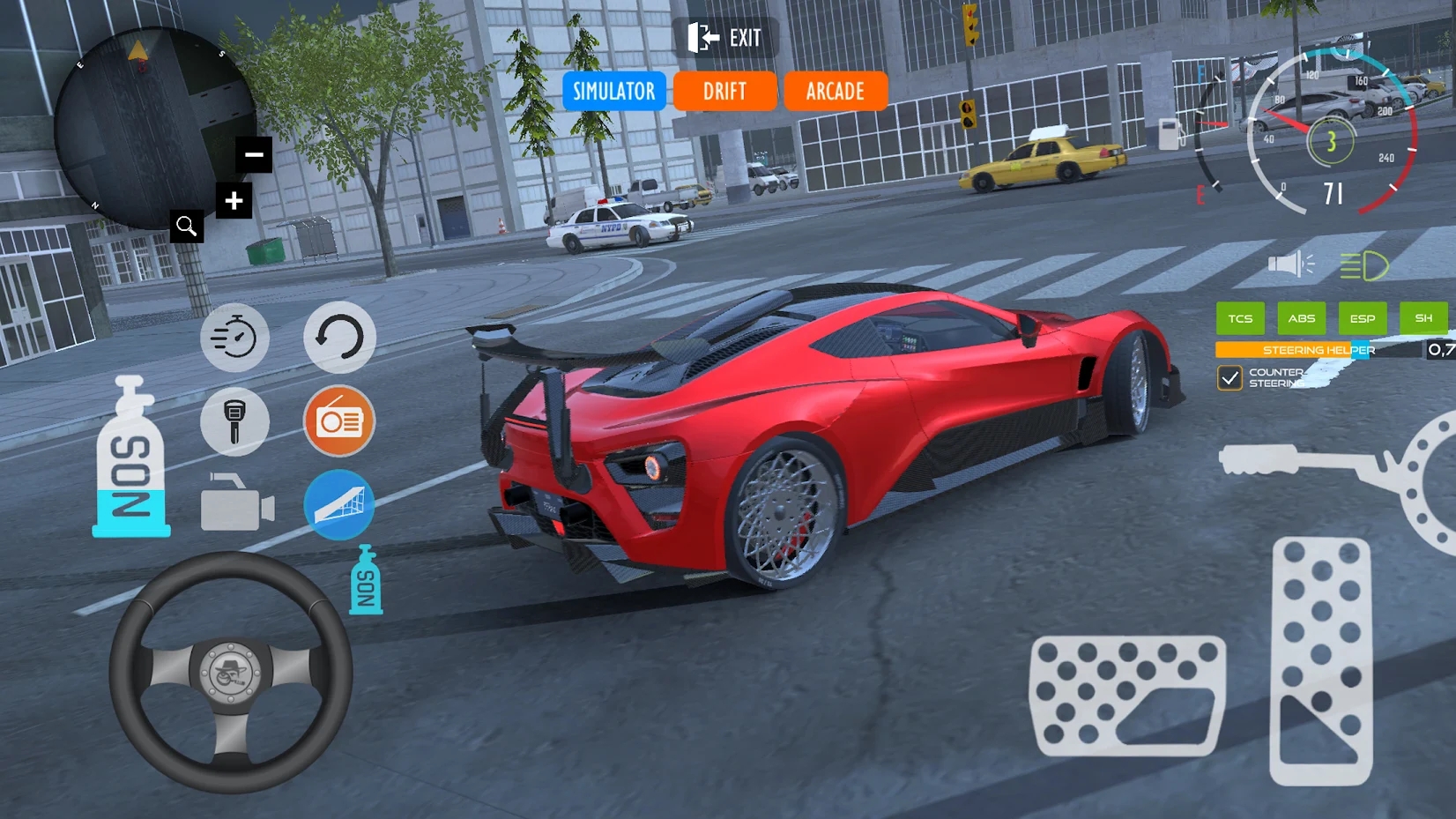Toggle the ABS assist
This screenshot has height=819, width=1456.
(1301, 318)
